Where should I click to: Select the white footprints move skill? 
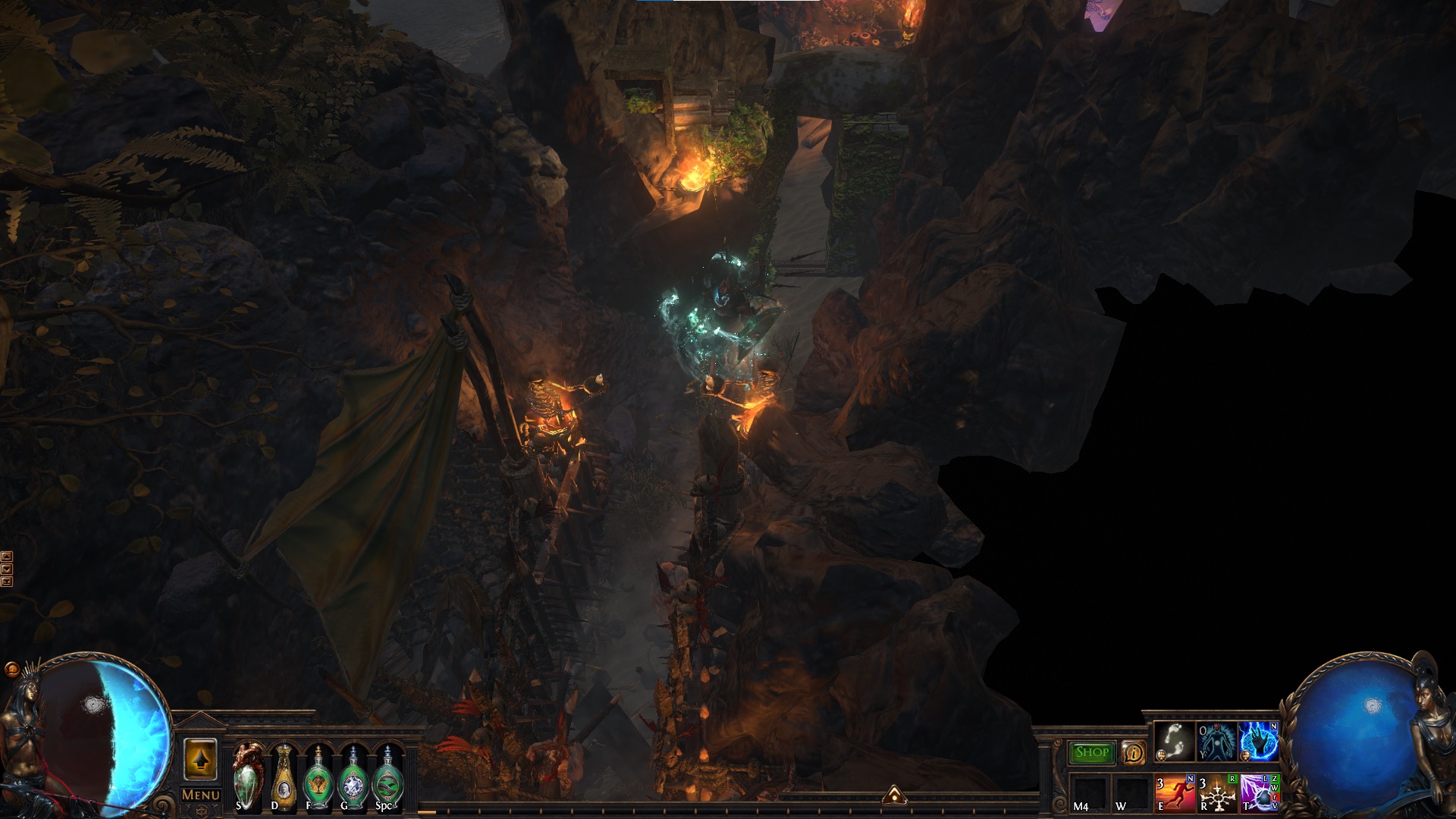tap(1174, 742)
